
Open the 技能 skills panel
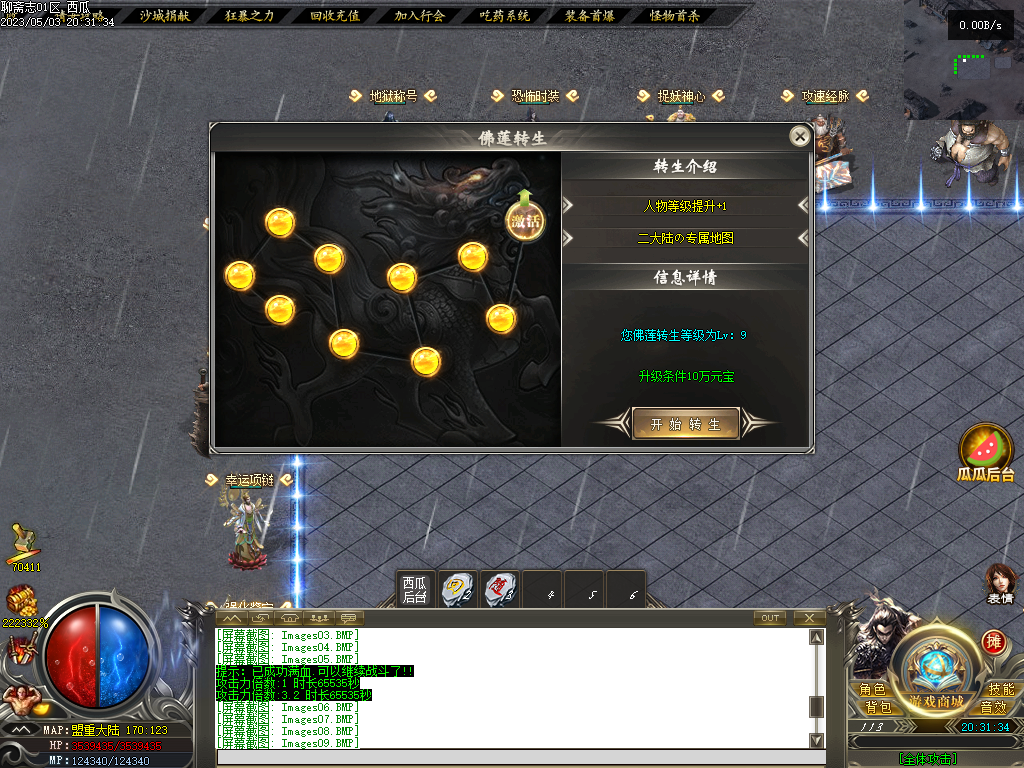click(1000, 690)
